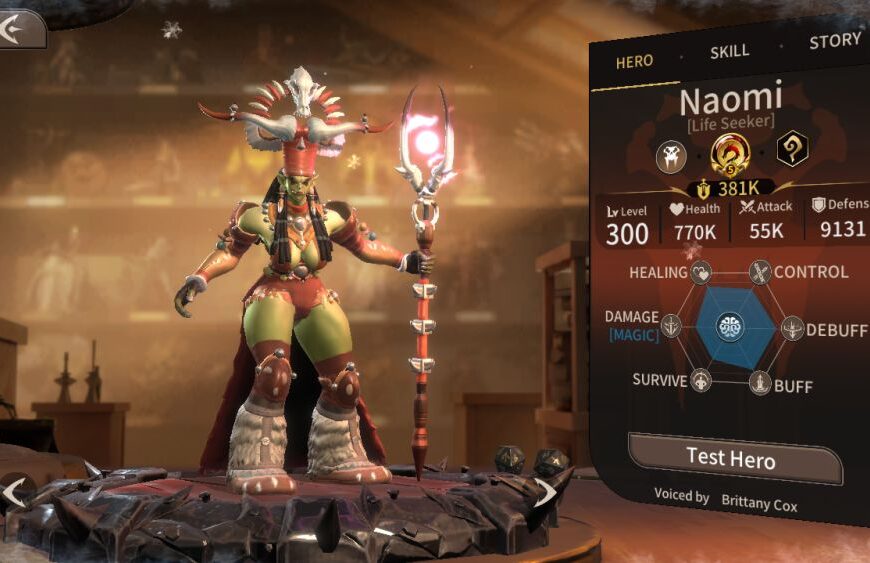Open the STORY tab
This screenshot has height=563, width=870.
tap(834, 40)
